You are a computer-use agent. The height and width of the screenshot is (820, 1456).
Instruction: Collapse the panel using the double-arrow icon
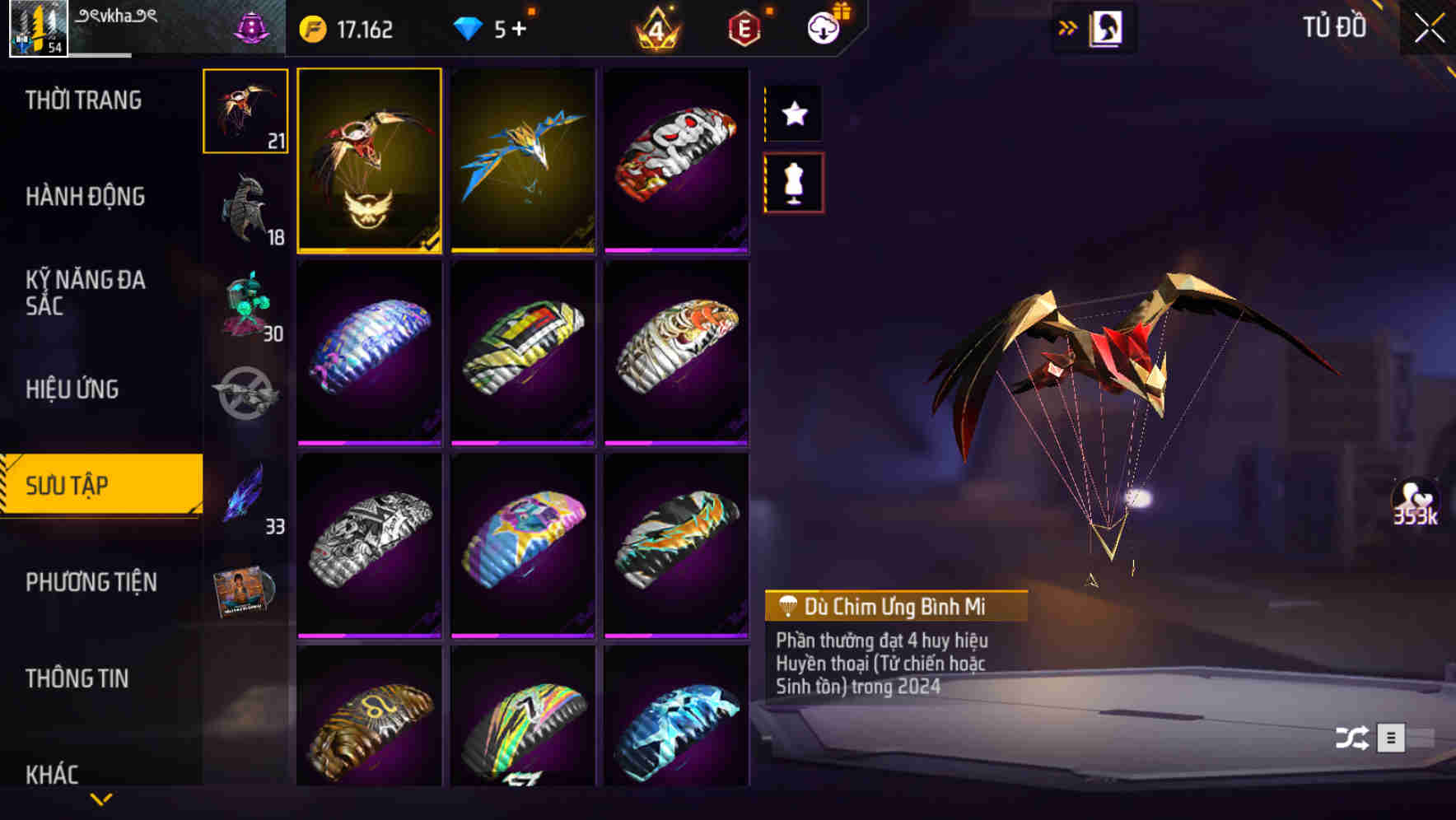pos(1068,27)
